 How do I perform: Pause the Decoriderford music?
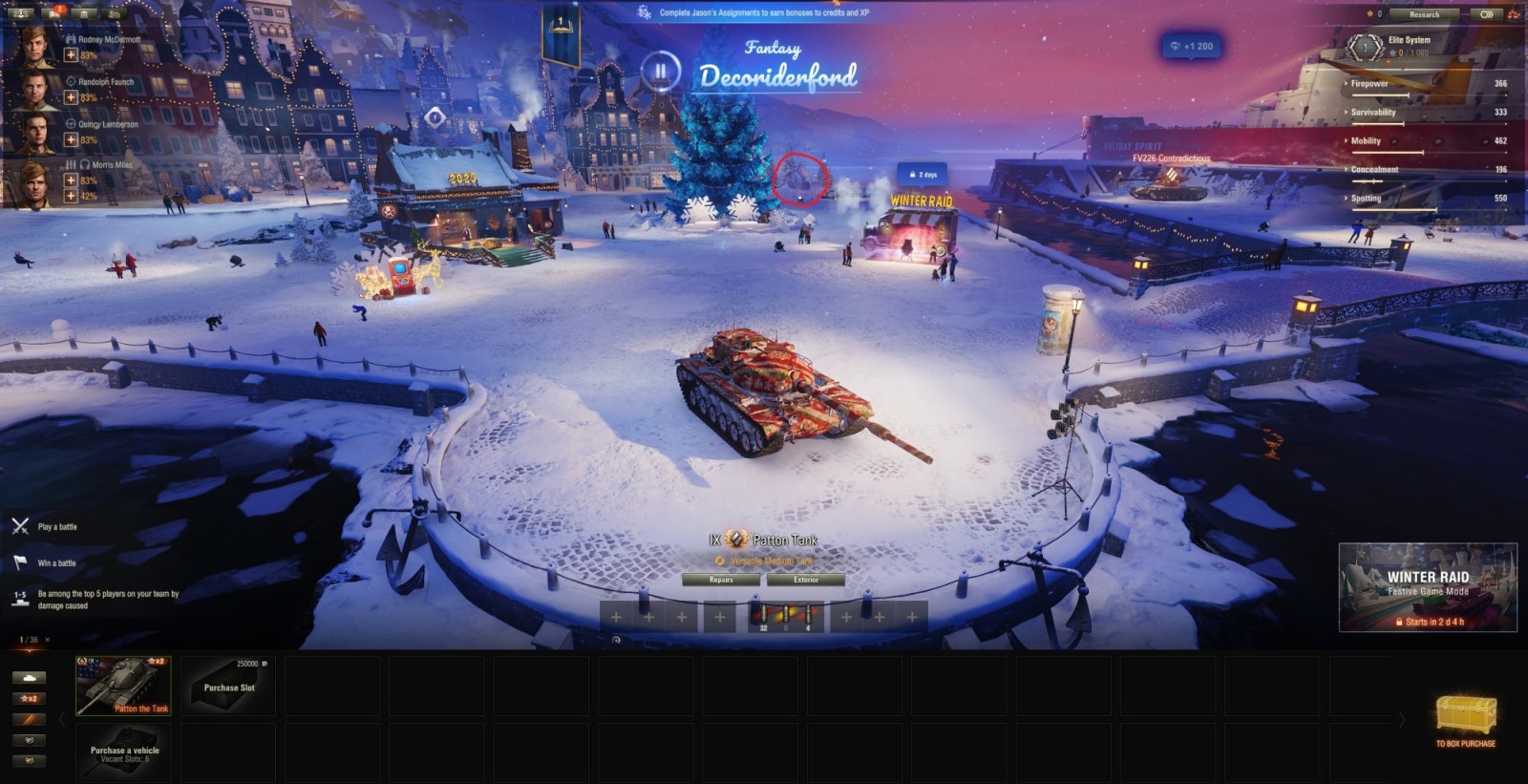660,72
